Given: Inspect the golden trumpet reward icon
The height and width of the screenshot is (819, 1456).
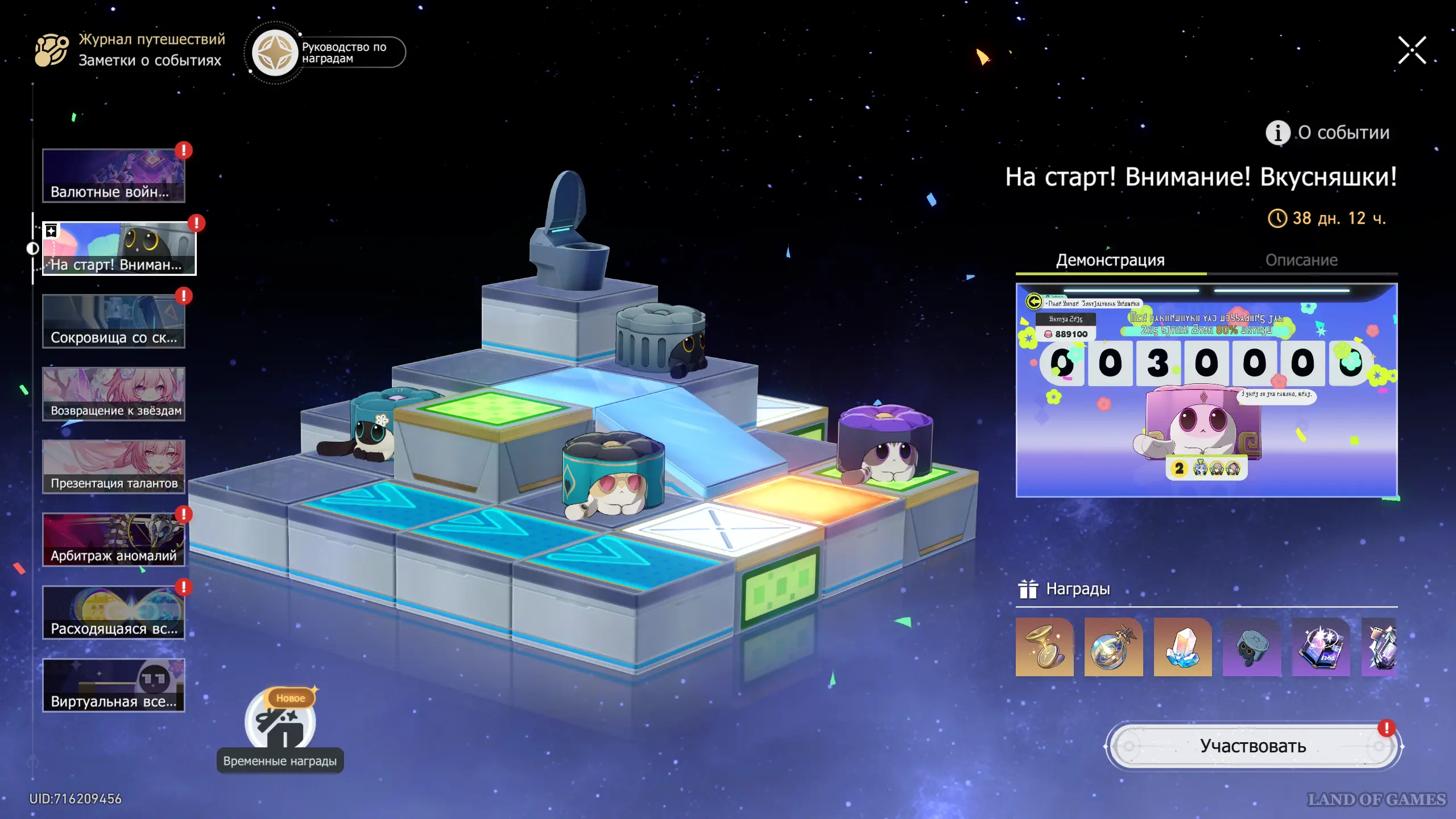Looking at the screenshot, I should point(1045,647).
